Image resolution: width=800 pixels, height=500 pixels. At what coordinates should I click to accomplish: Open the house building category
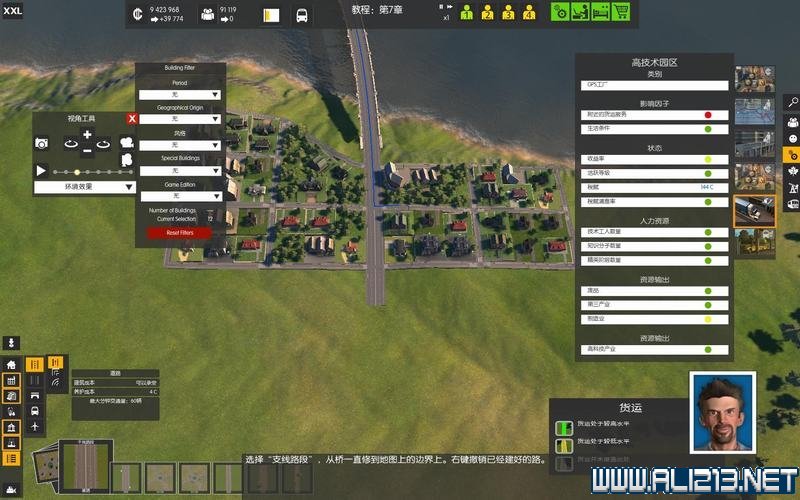pos(11,365)
